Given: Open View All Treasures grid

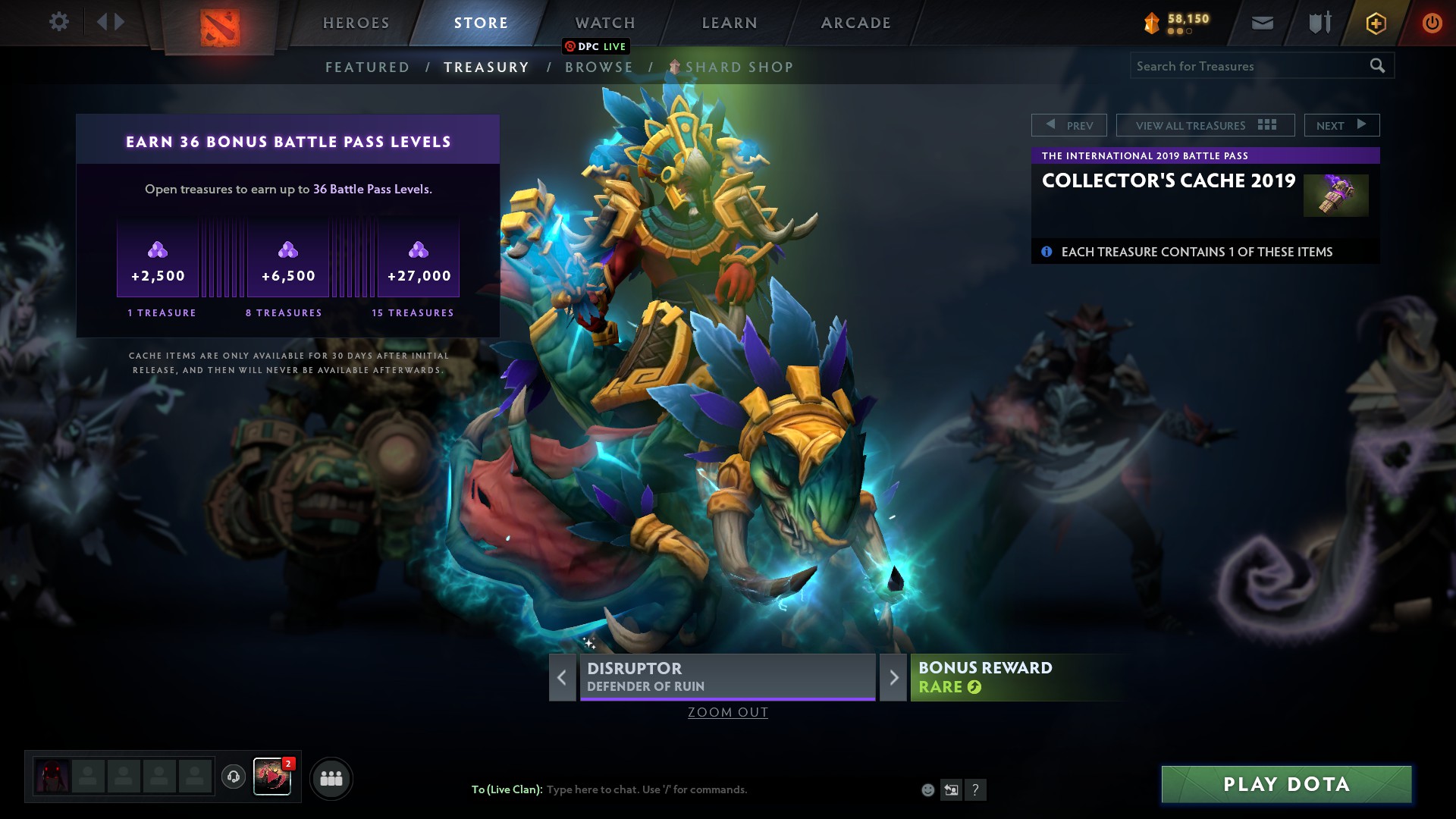Looking at the screenshot, I should click(x=1204, y=125).
